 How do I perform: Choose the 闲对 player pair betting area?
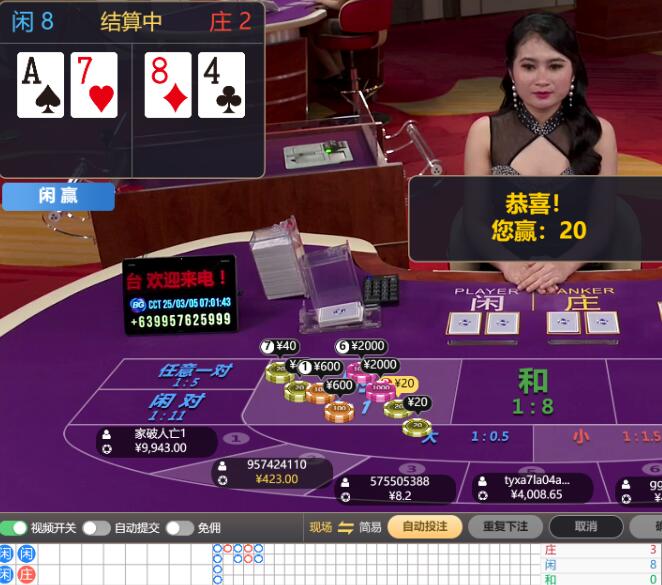click(176, 407)
